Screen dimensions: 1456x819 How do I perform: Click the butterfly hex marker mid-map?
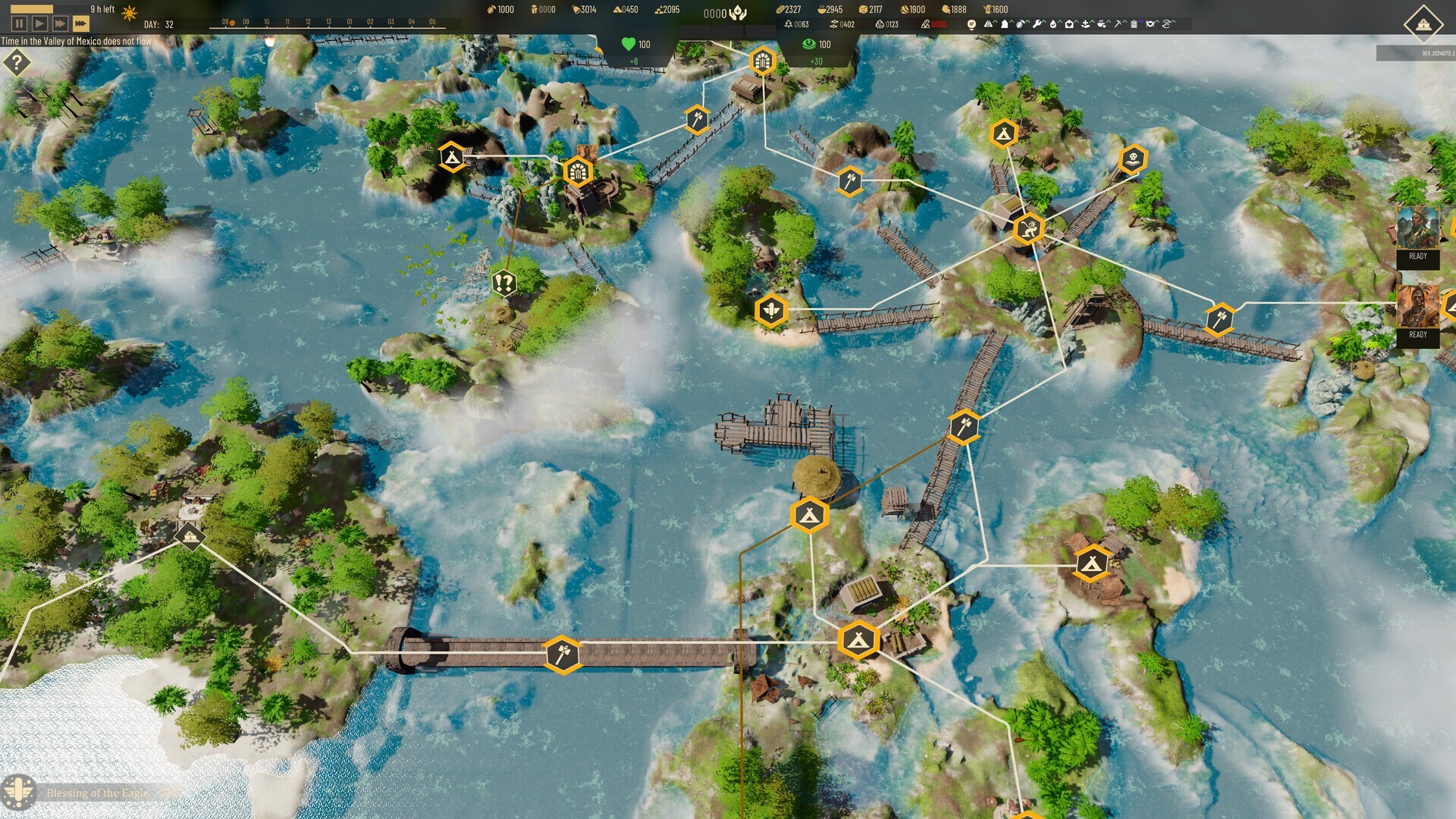(772, 311)
